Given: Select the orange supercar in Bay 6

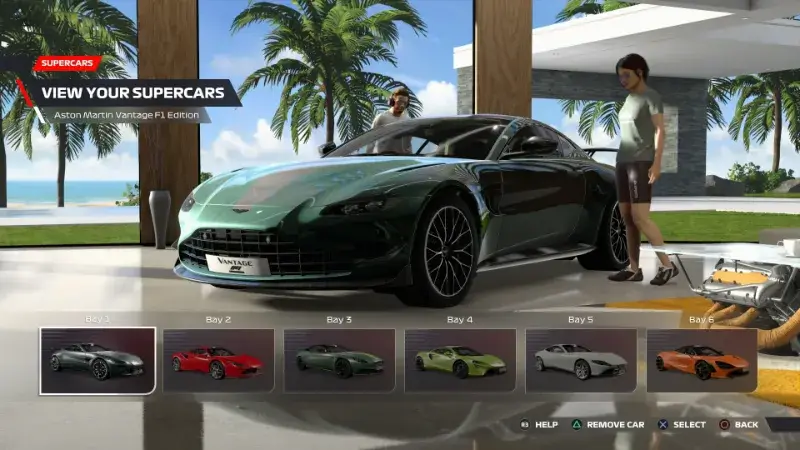Looking at the screenshot, I should [701, 360].
